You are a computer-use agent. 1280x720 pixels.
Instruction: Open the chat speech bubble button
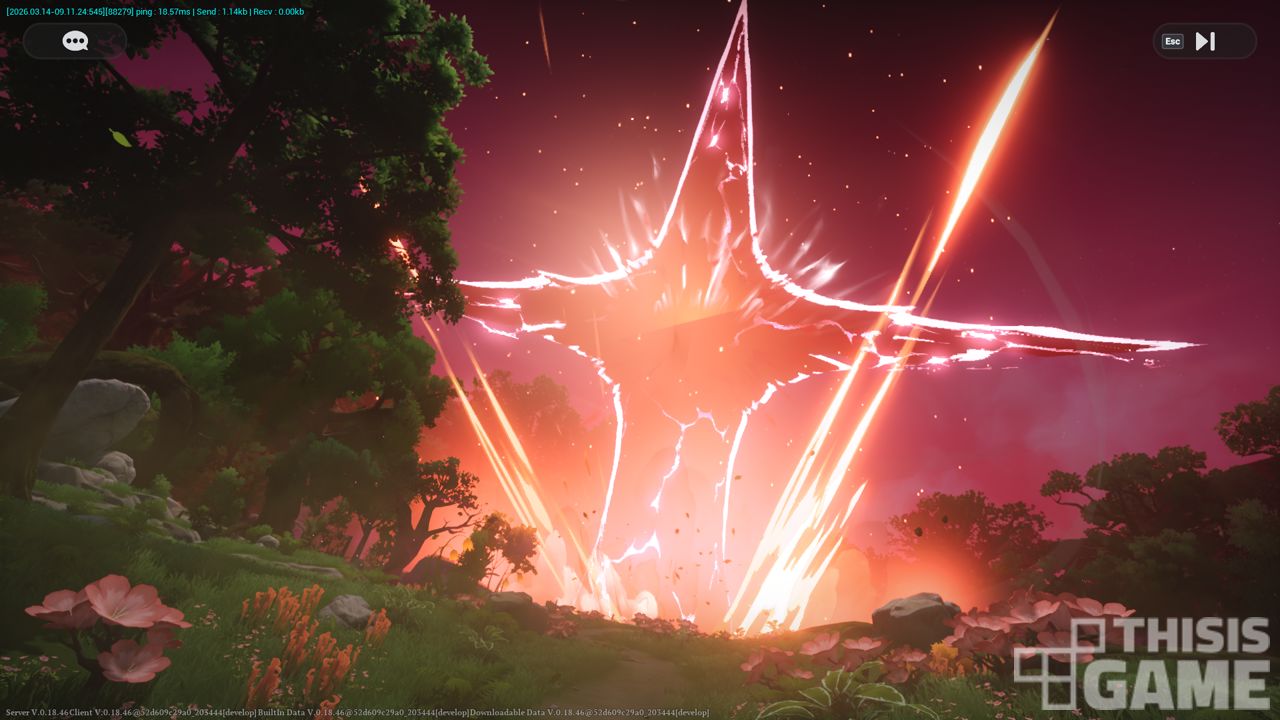pos(75,41)
